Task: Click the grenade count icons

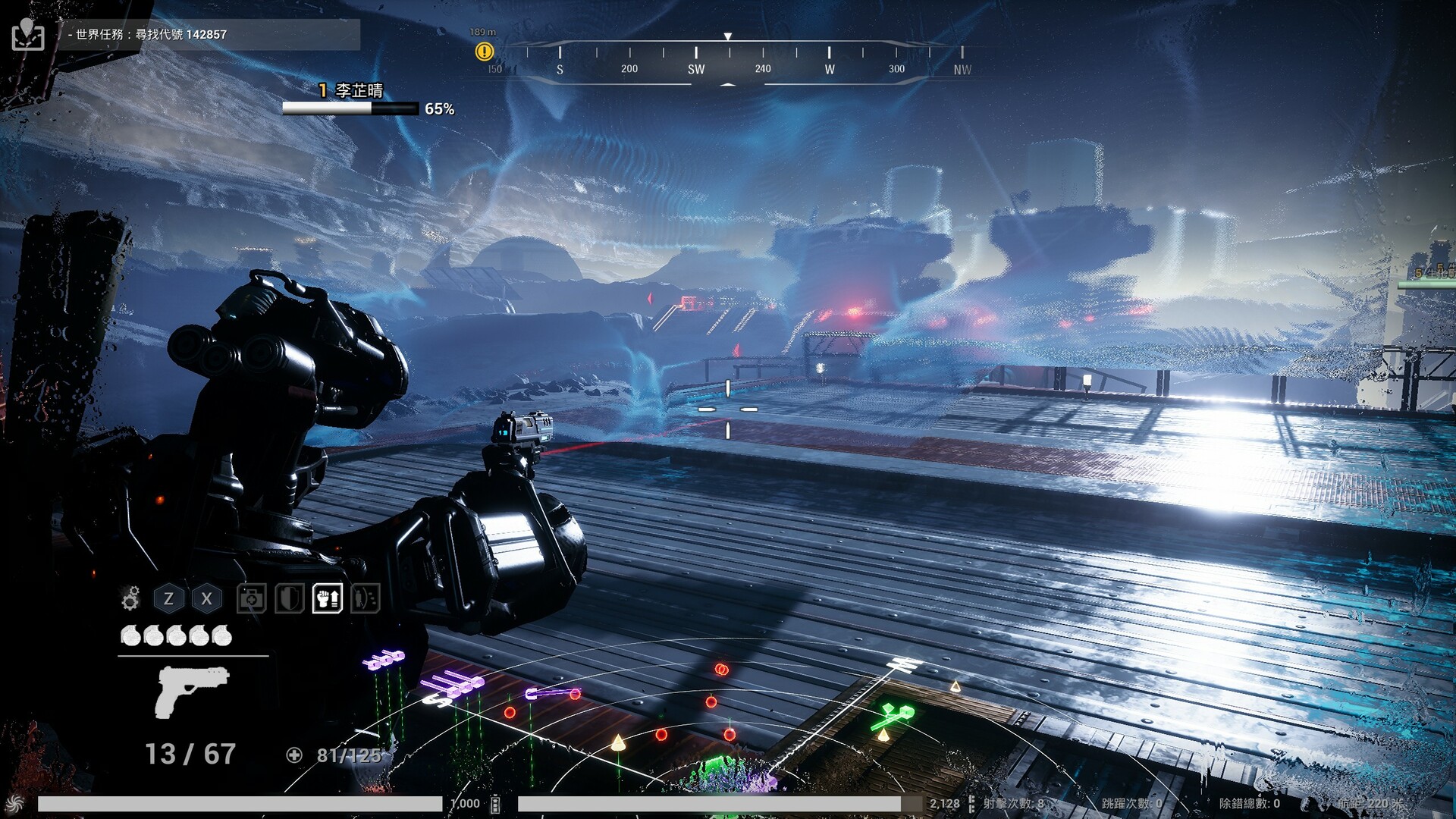Action: click(176, 635)
